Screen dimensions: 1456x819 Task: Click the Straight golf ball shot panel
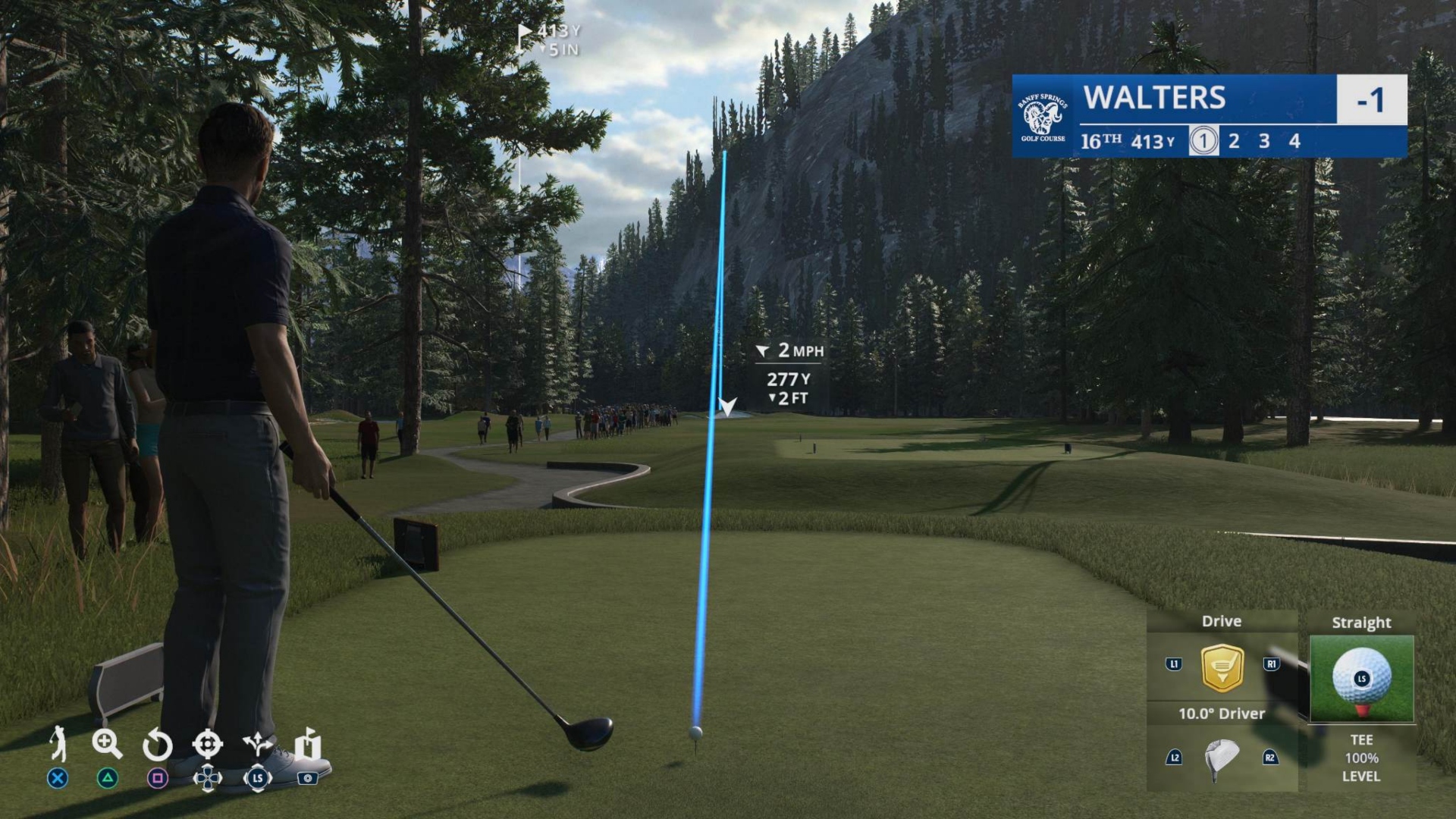tap(1361, 677)
